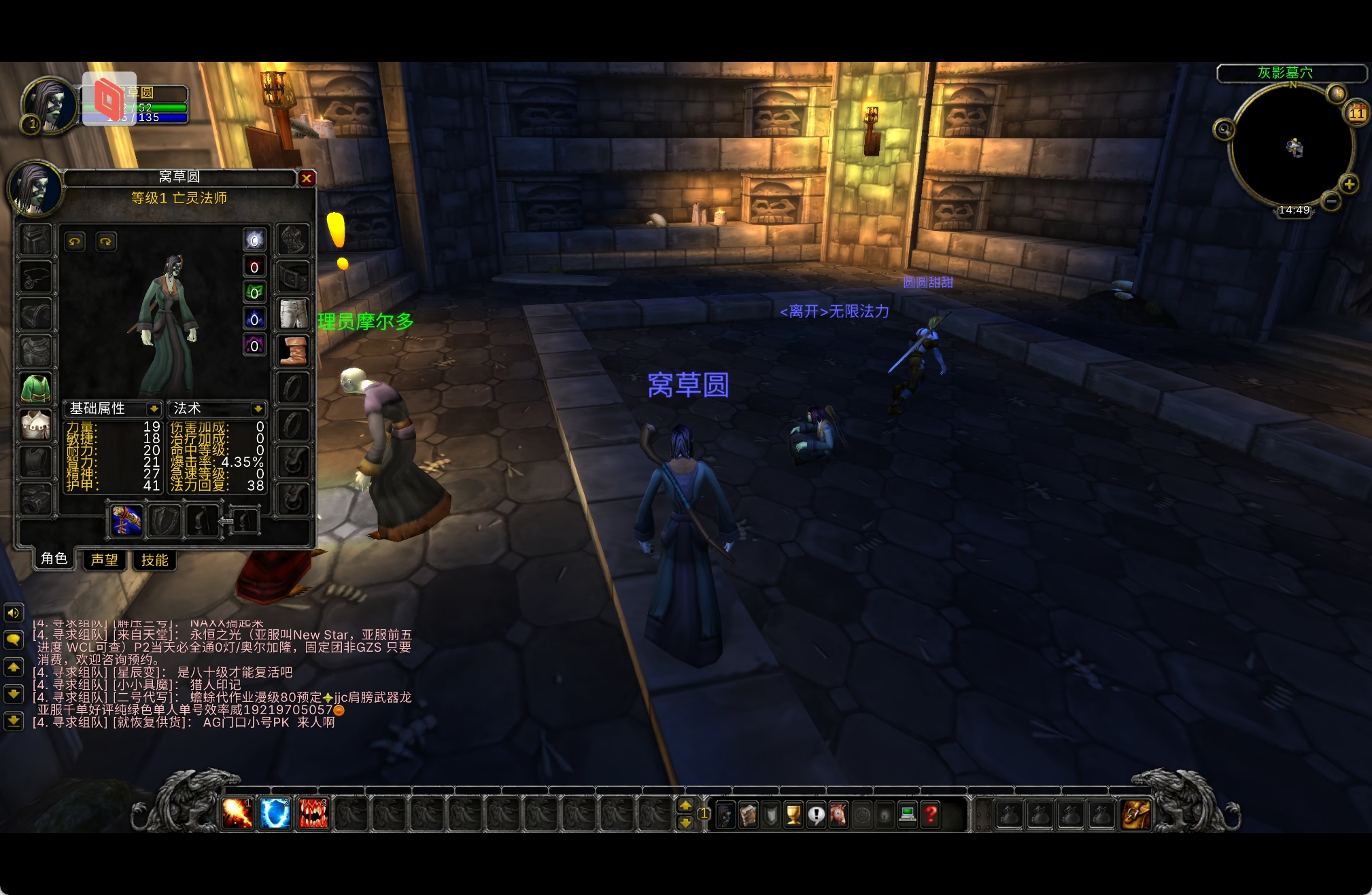1372x895 pixels.
Task: Select the brown boots equipment slot
Action: 294,351
